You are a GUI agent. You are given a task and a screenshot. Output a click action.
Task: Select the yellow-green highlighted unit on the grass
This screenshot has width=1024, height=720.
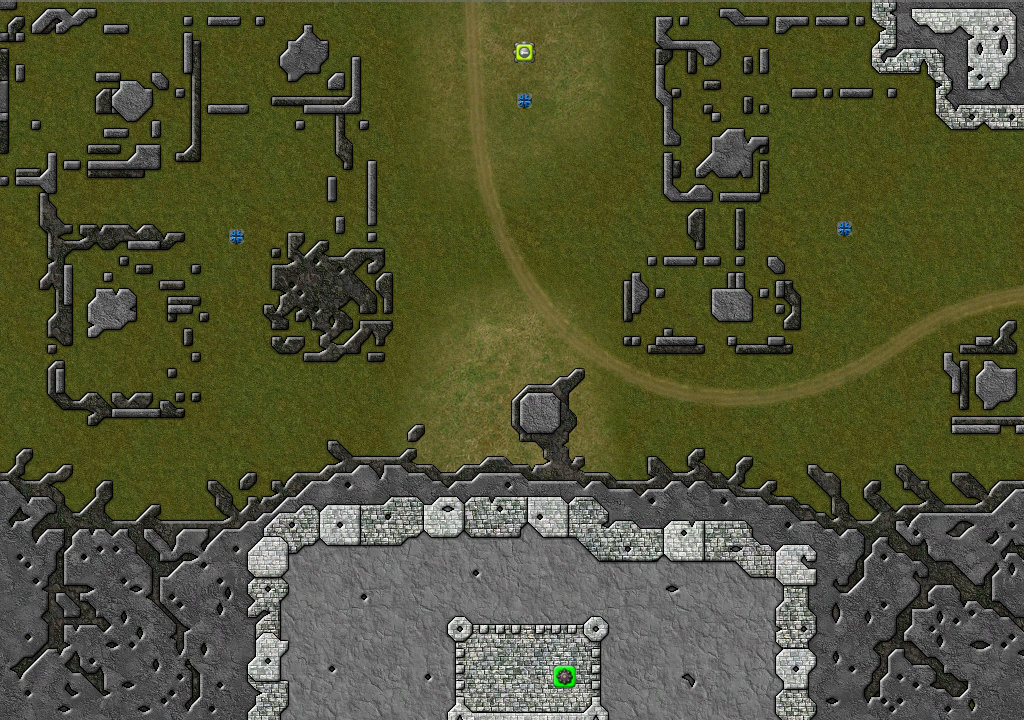524,52
